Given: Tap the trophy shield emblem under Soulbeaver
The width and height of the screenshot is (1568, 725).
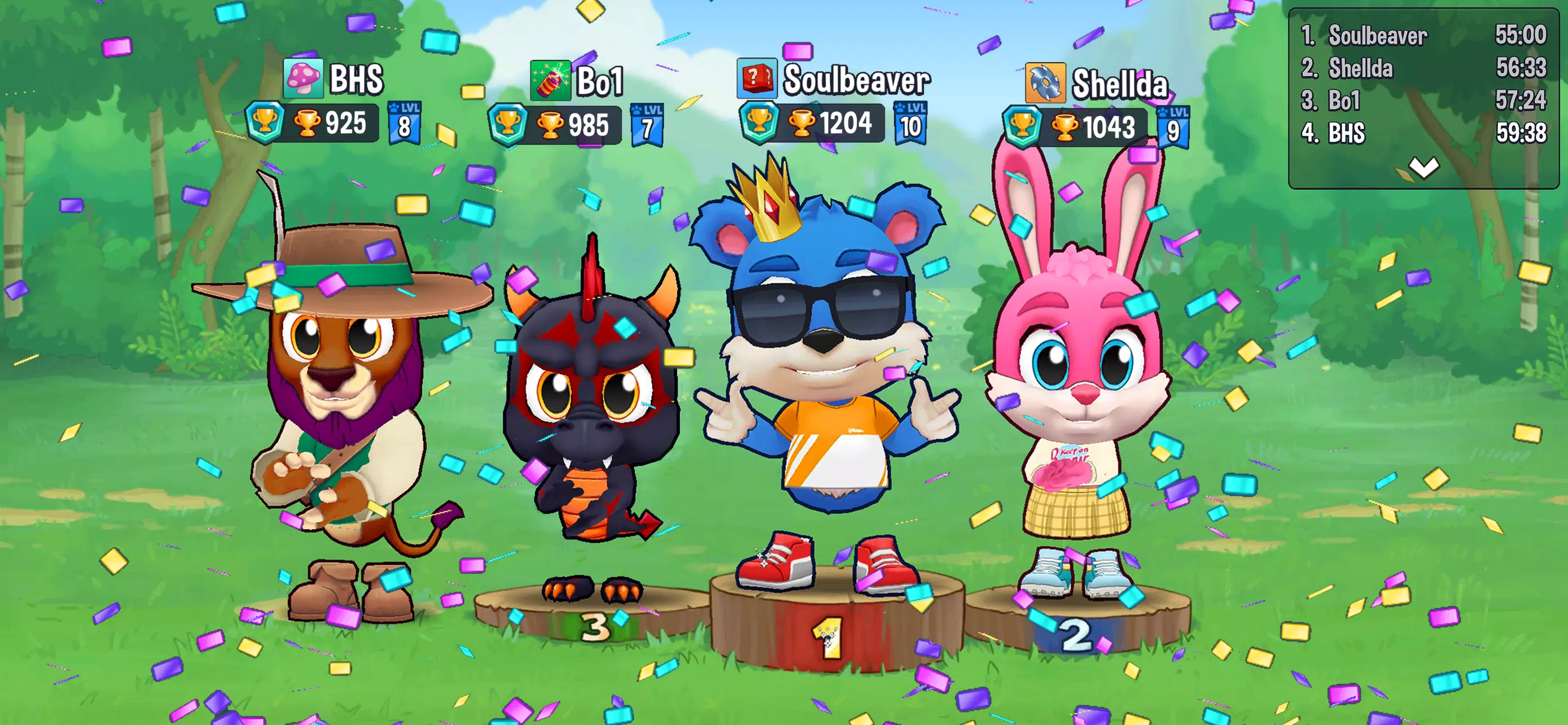Looking at the screenshot, I should [x=760, y=123].
